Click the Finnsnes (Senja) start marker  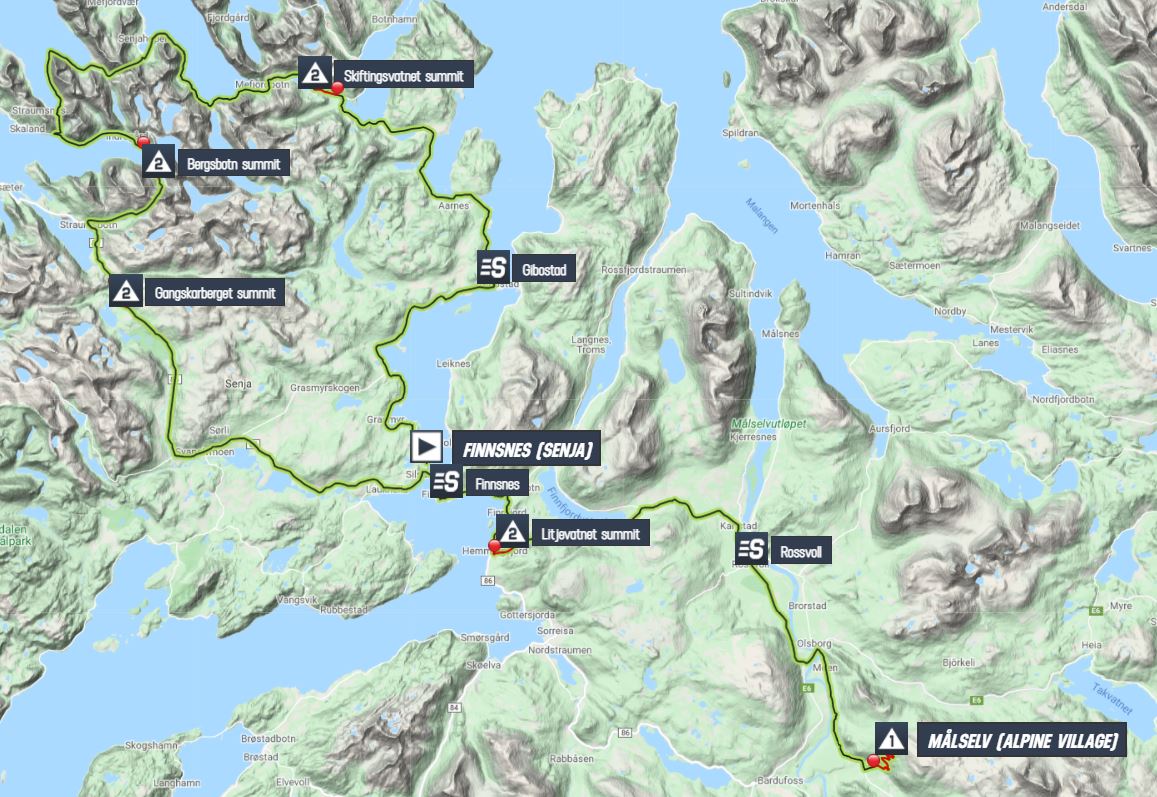[425, 446]
